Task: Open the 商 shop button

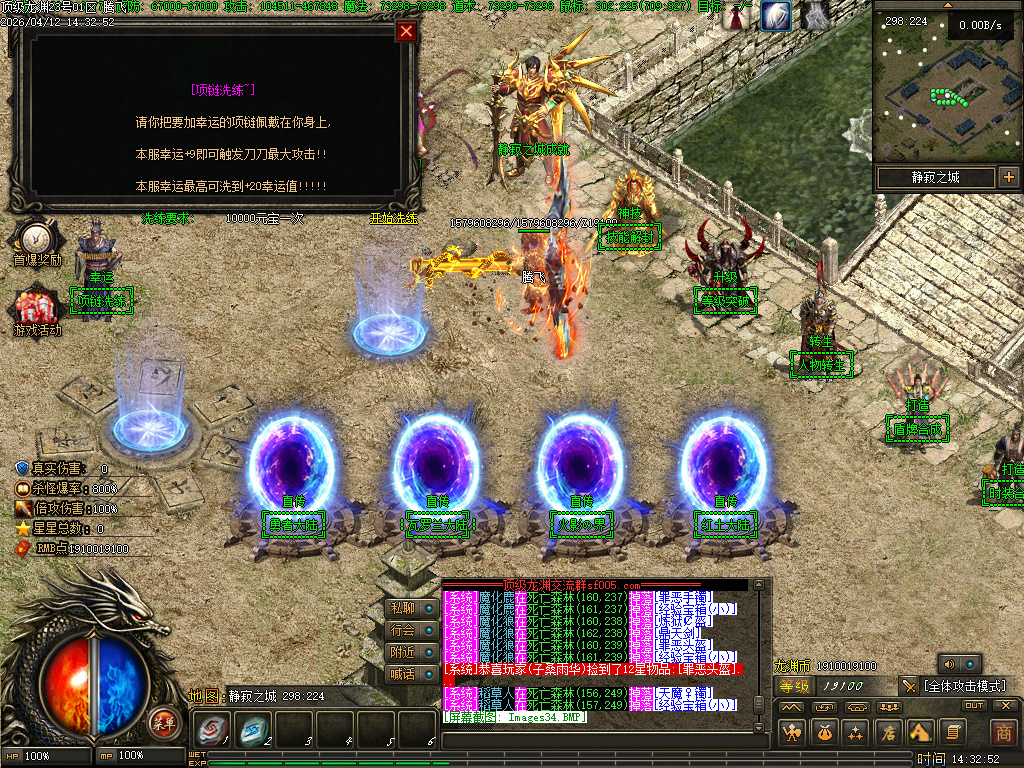Action: (1003, 732)
